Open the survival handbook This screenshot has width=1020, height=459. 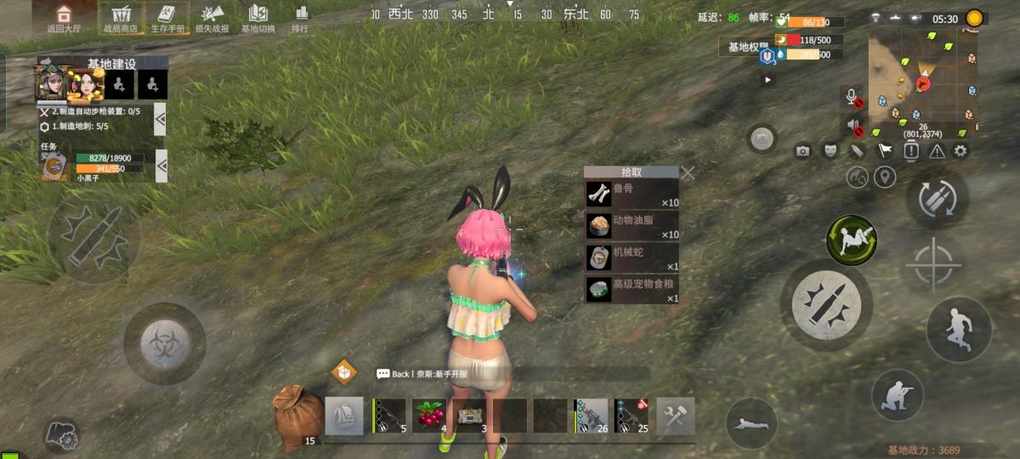[x=166, y=17]
